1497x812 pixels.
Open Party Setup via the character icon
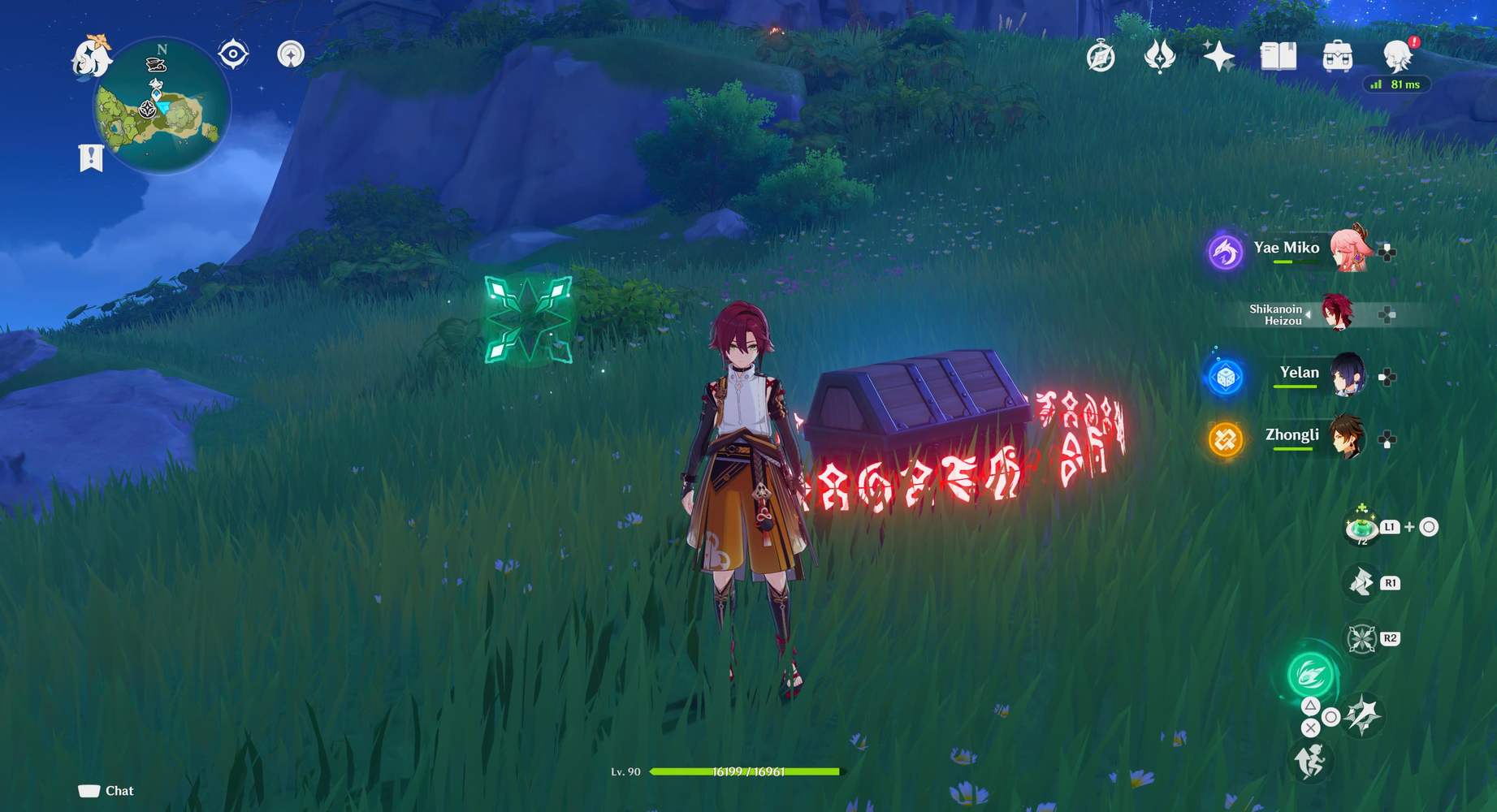pyautogui.click(x=1397, y=54)
